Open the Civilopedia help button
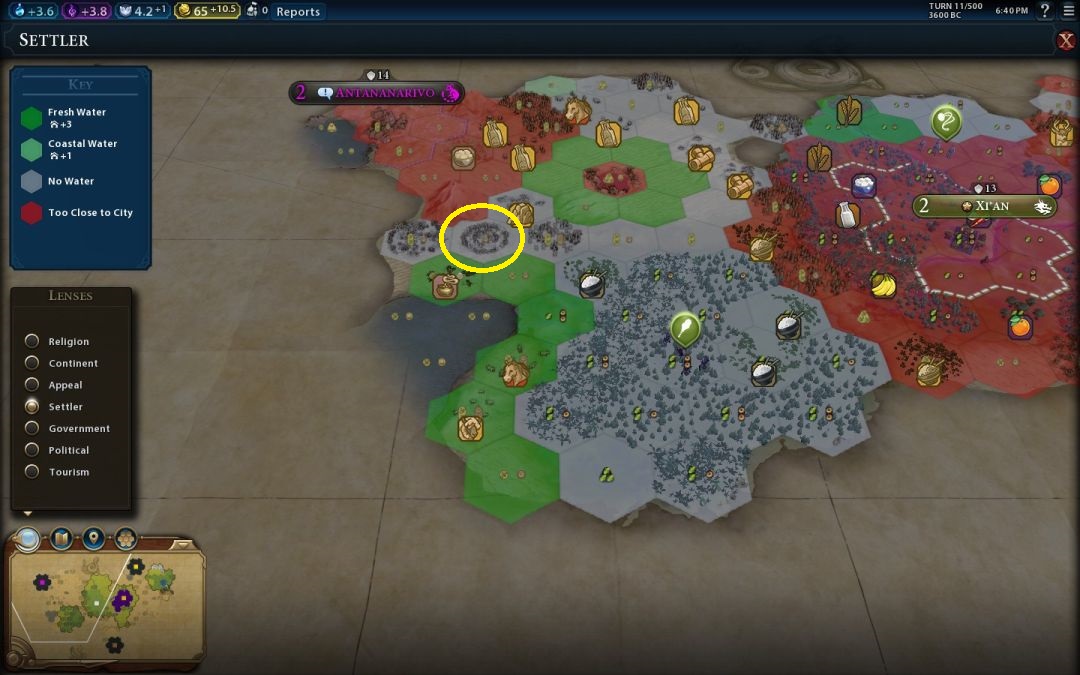 1045,11
